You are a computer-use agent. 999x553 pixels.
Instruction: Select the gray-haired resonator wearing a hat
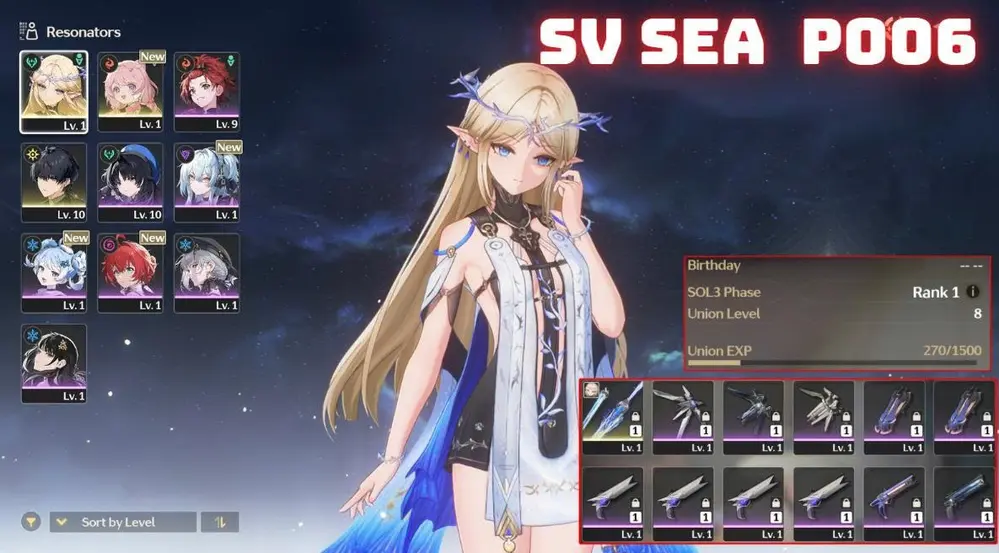(x=207, y=271)
